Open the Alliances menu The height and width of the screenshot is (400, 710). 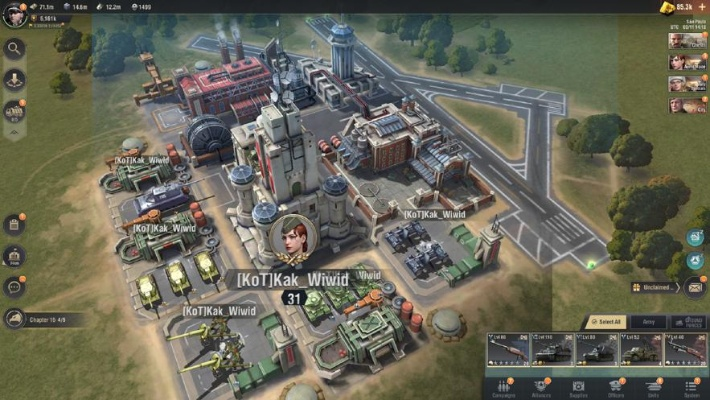[541, 389]
